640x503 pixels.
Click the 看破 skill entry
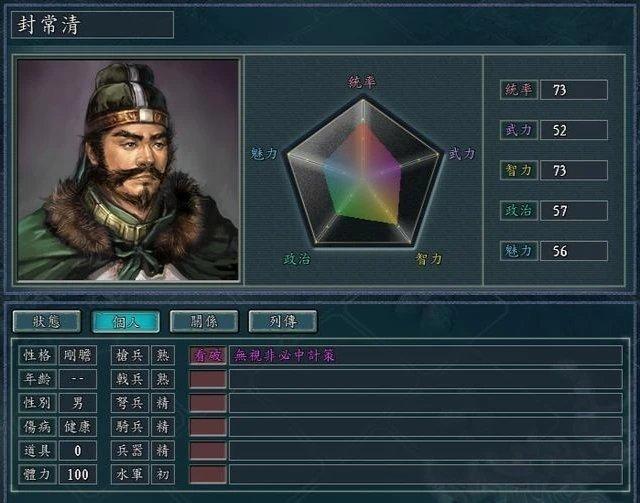click(208, 355)
